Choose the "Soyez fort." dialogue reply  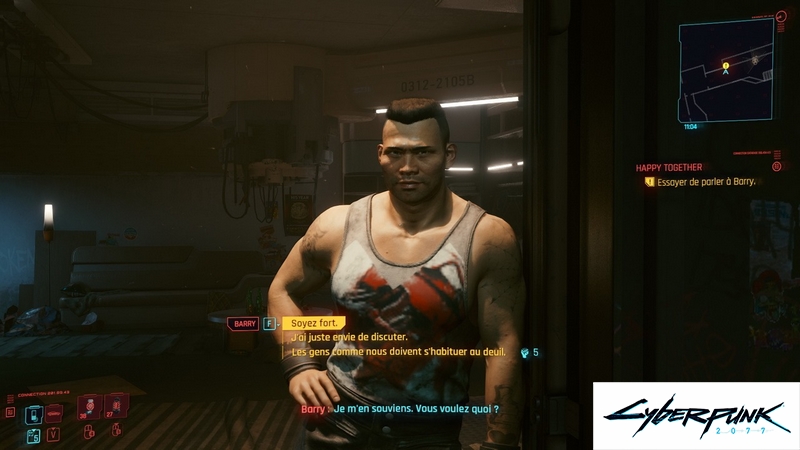[314, 323]
